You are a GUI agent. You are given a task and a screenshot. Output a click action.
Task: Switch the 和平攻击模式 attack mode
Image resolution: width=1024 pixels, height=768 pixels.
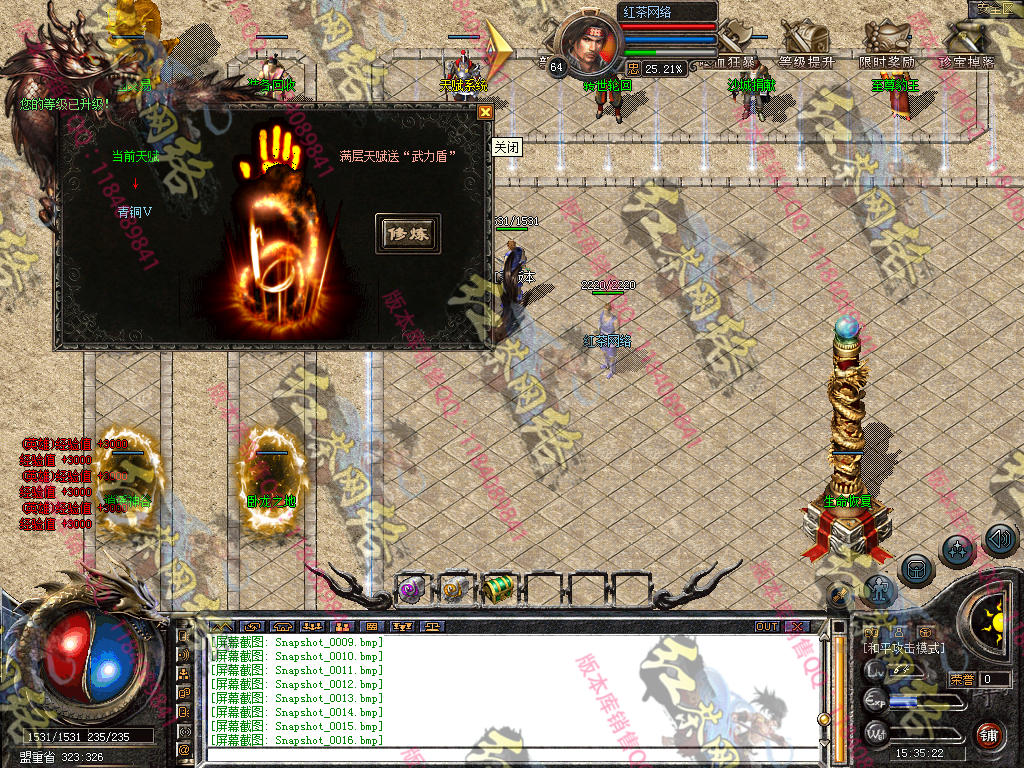pos(903,648)
